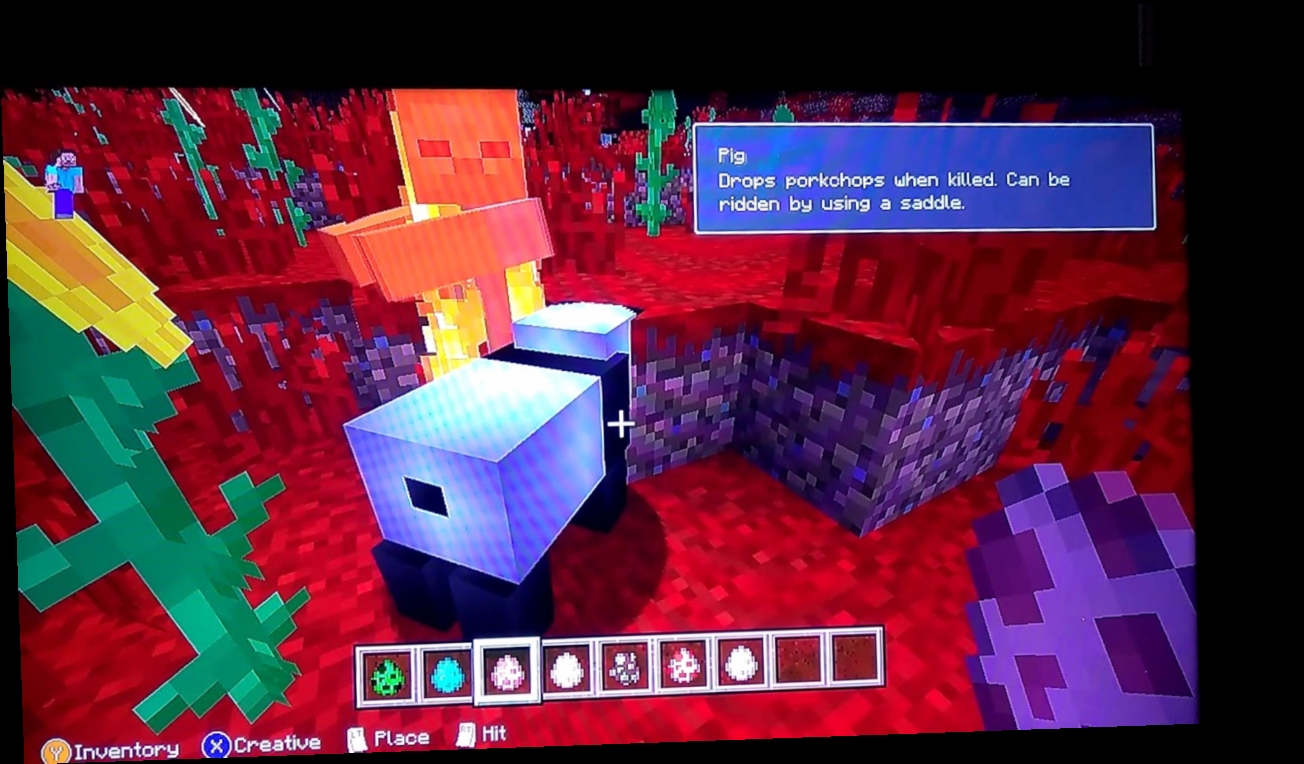Click the Hit action label
This screenshot has width=1304, height=764.
pos(492,733)
